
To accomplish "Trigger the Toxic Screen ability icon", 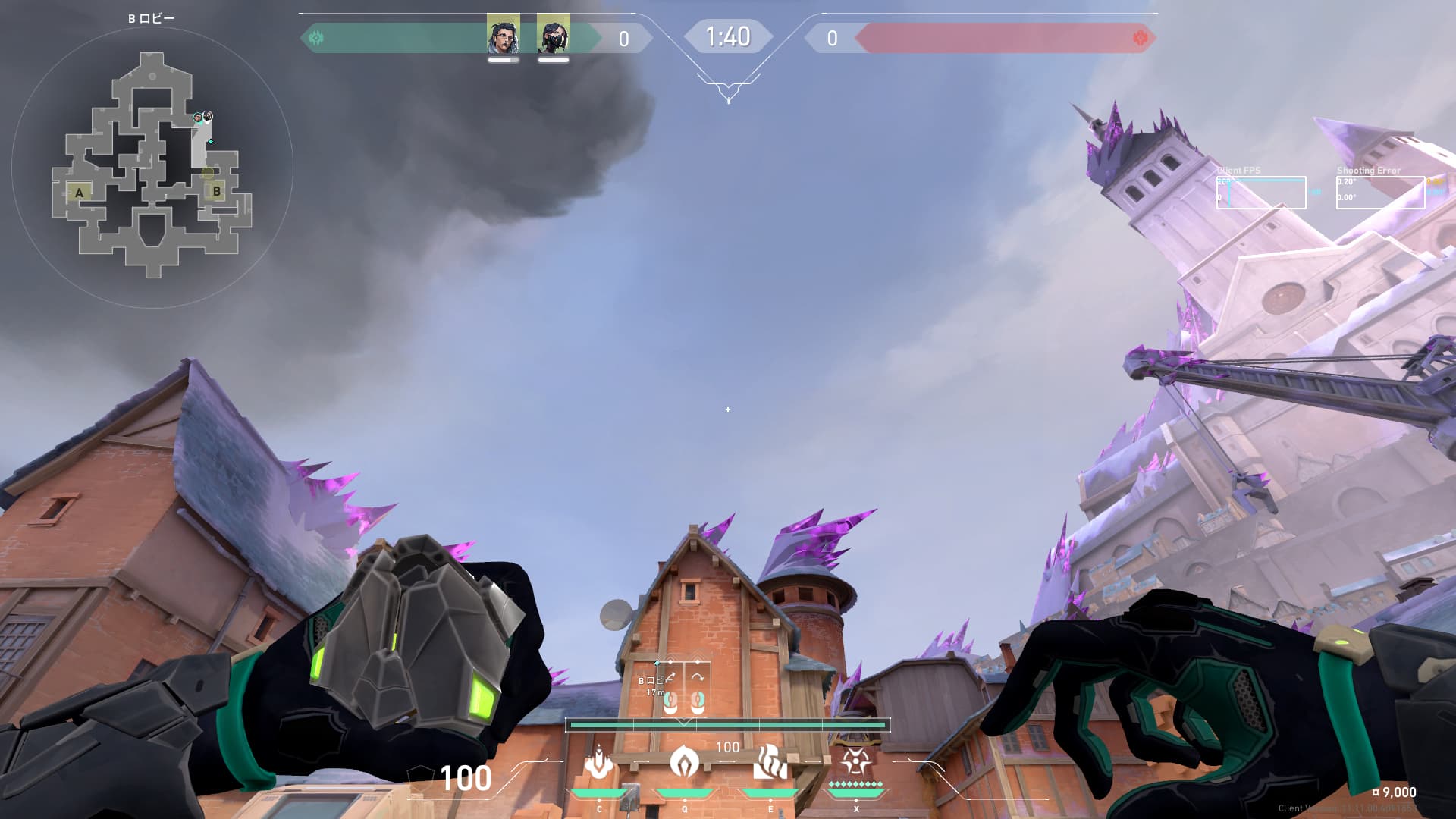I will click(x=770, y=762).
